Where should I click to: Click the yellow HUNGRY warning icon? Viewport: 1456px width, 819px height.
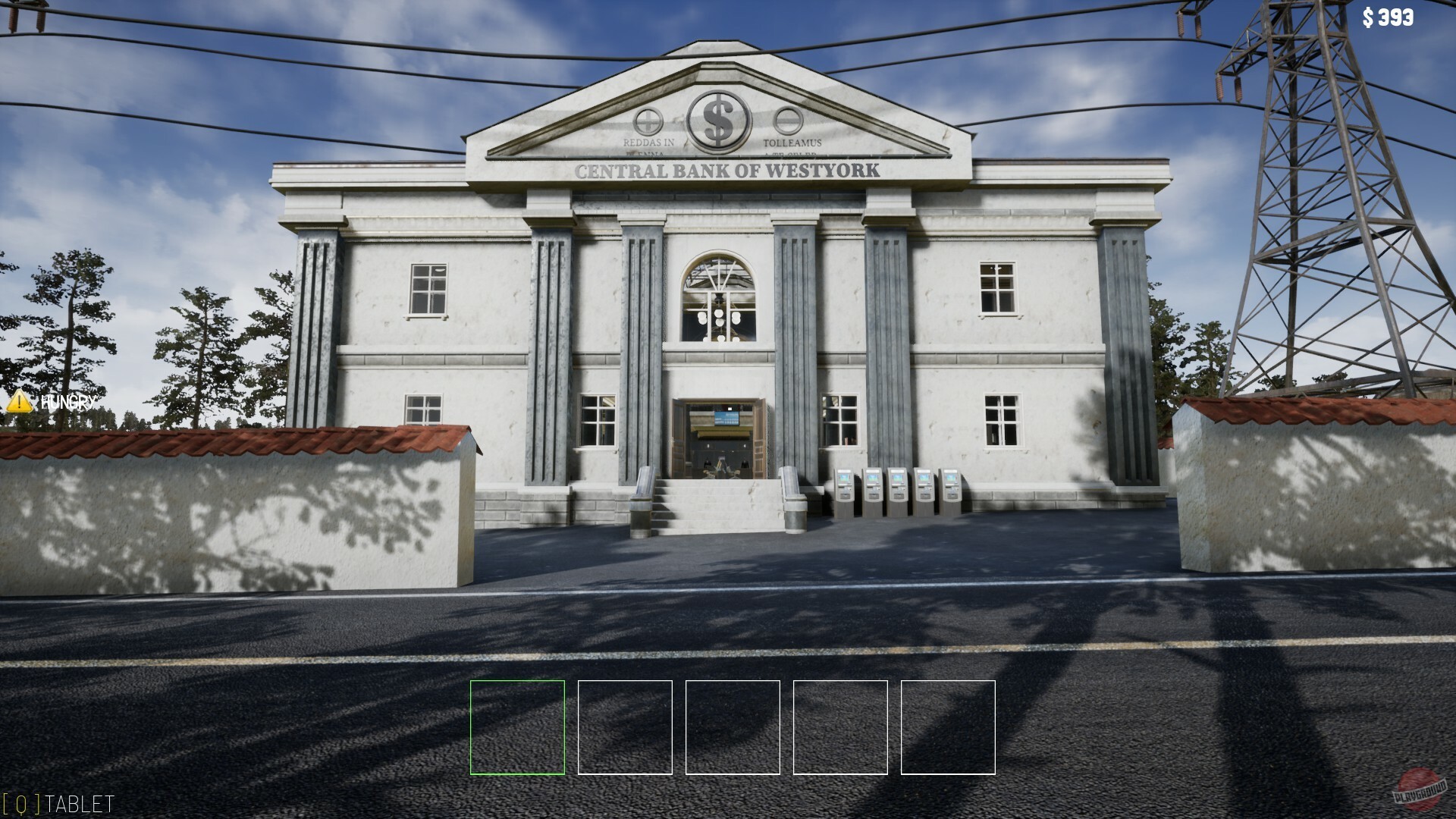coord(20,403)
